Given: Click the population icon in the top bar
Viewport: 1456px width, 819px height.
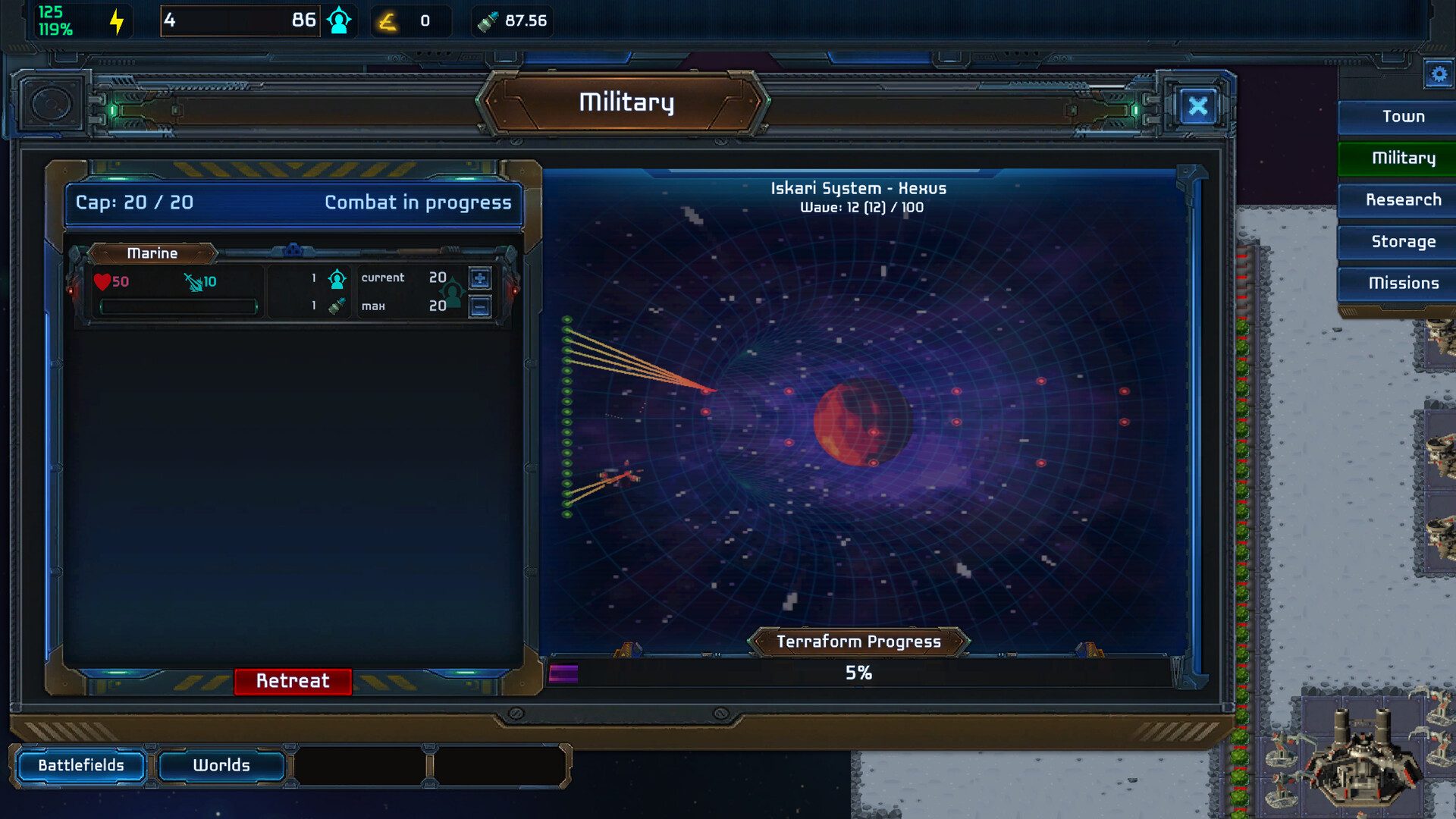Looking at the screenshot, I should pyautogui.click(x=339, y=20).
